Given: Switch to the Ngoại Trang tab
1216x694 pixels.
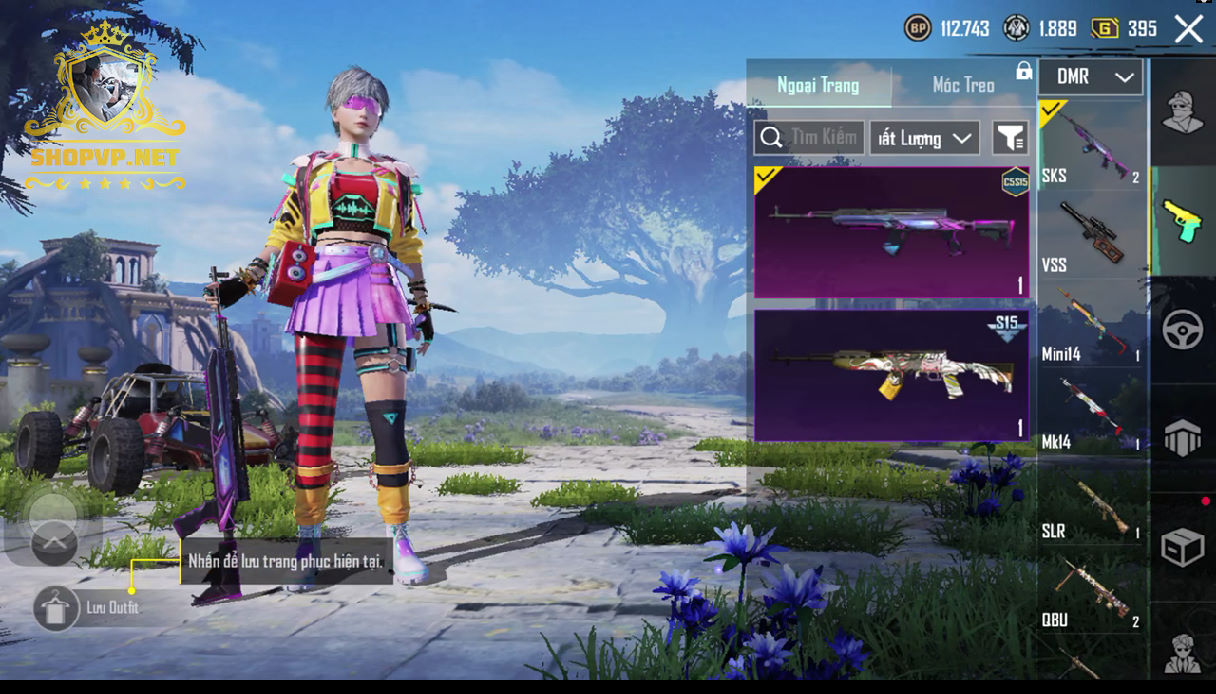Looking at the screenshot, I should click(x=819, y=85).
